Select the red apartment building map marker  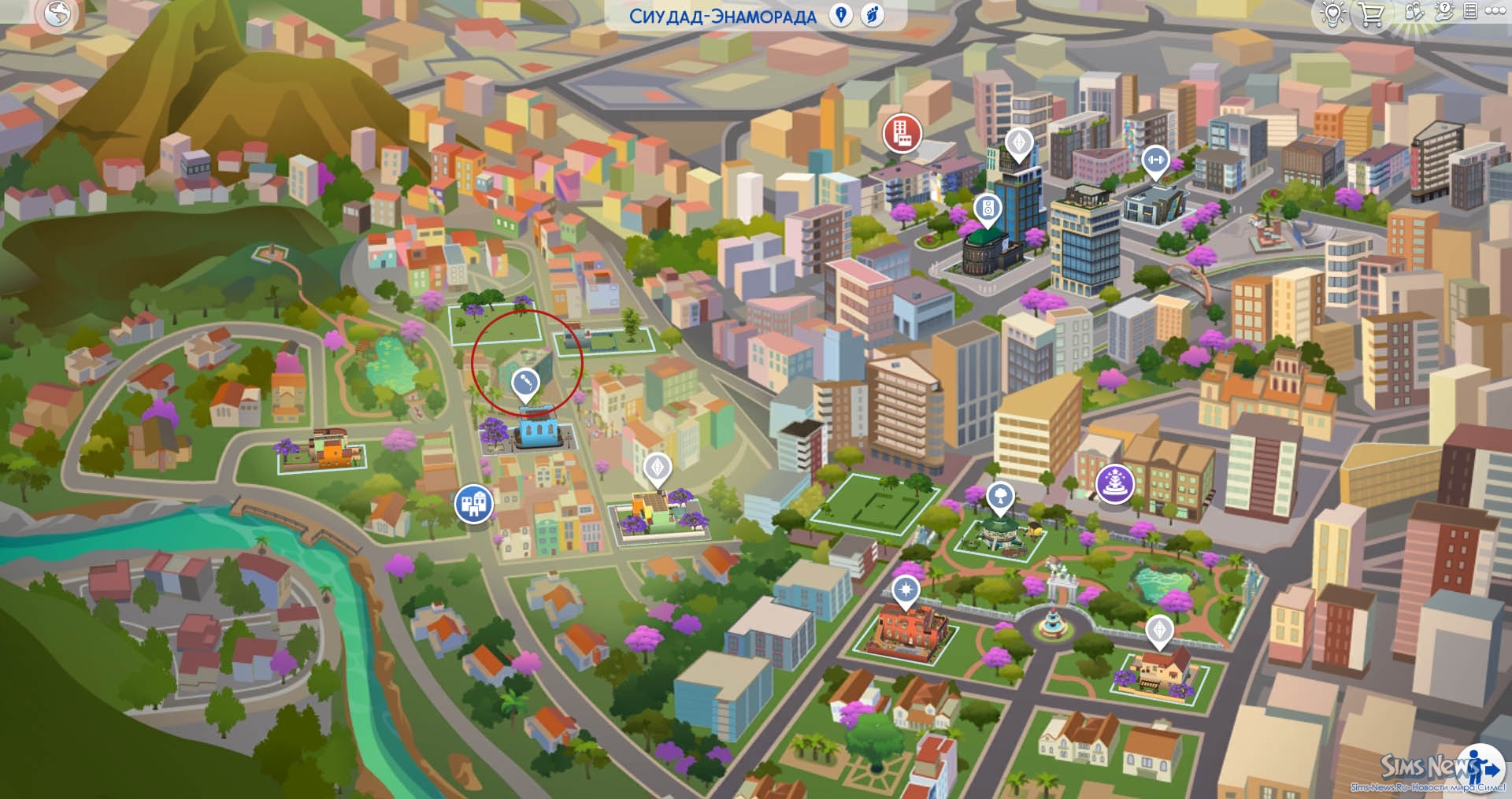902,132
